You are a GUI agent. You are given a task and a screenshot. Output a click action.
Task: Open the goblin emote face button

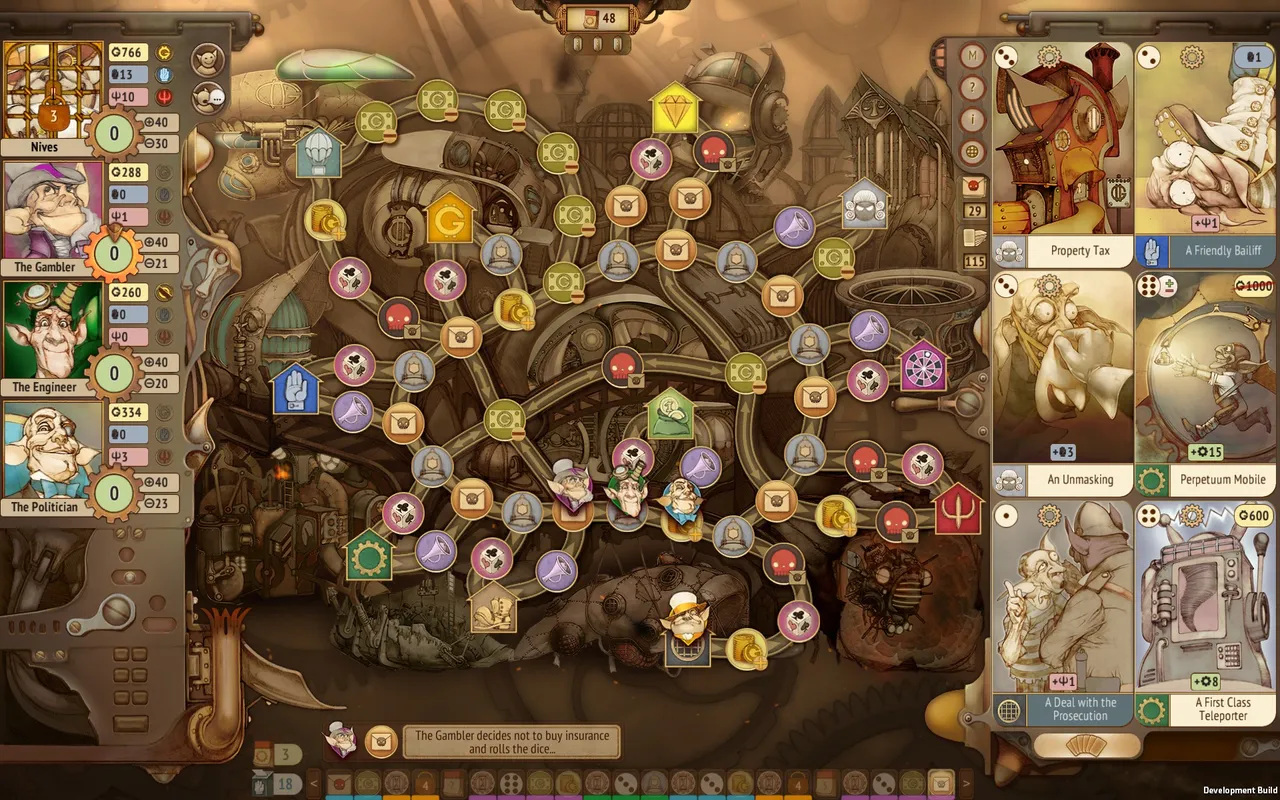[208, 59]
